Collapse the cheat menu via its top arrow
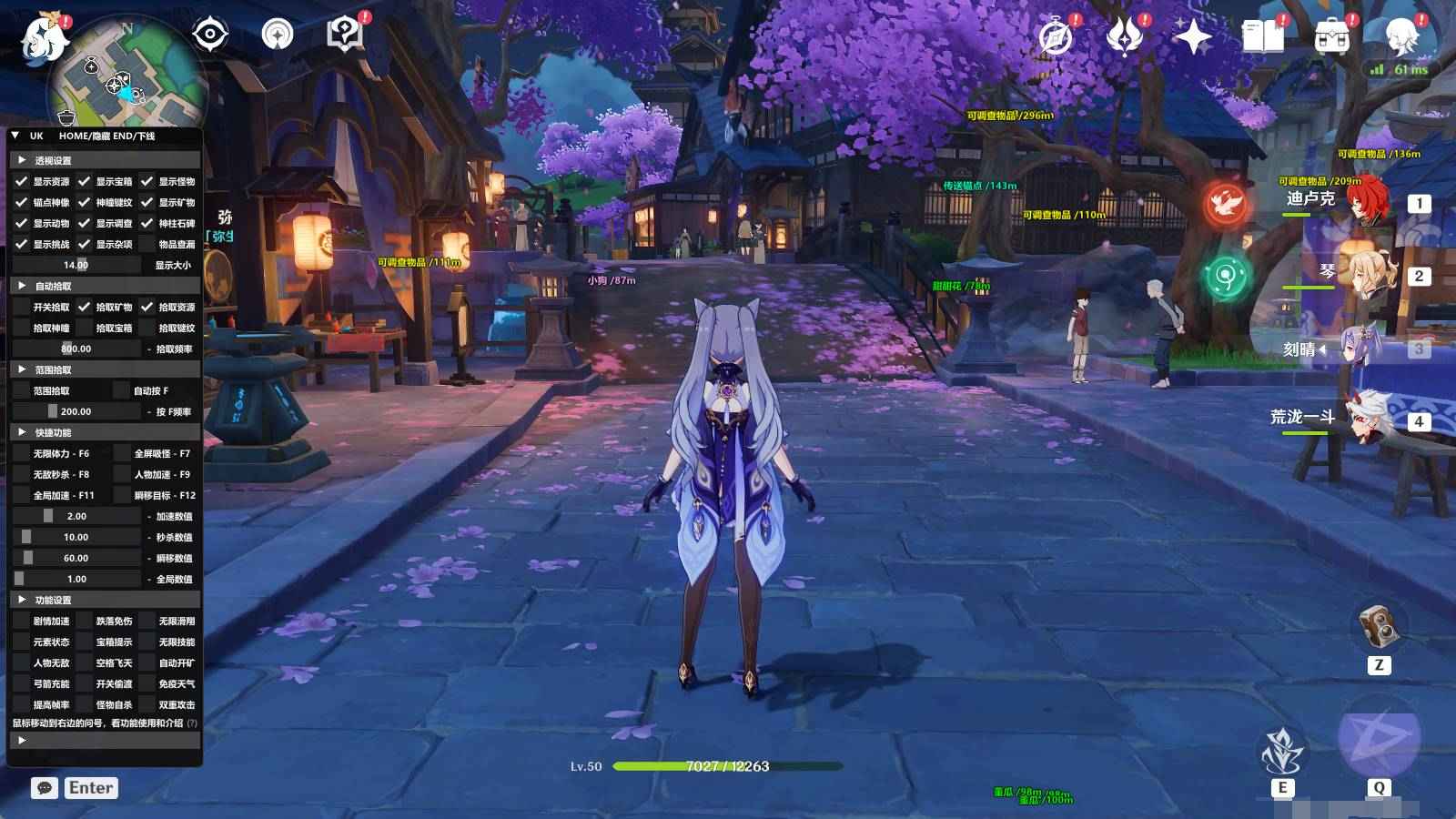This screenshot has width=1456, height=819. tap(13, 134)
